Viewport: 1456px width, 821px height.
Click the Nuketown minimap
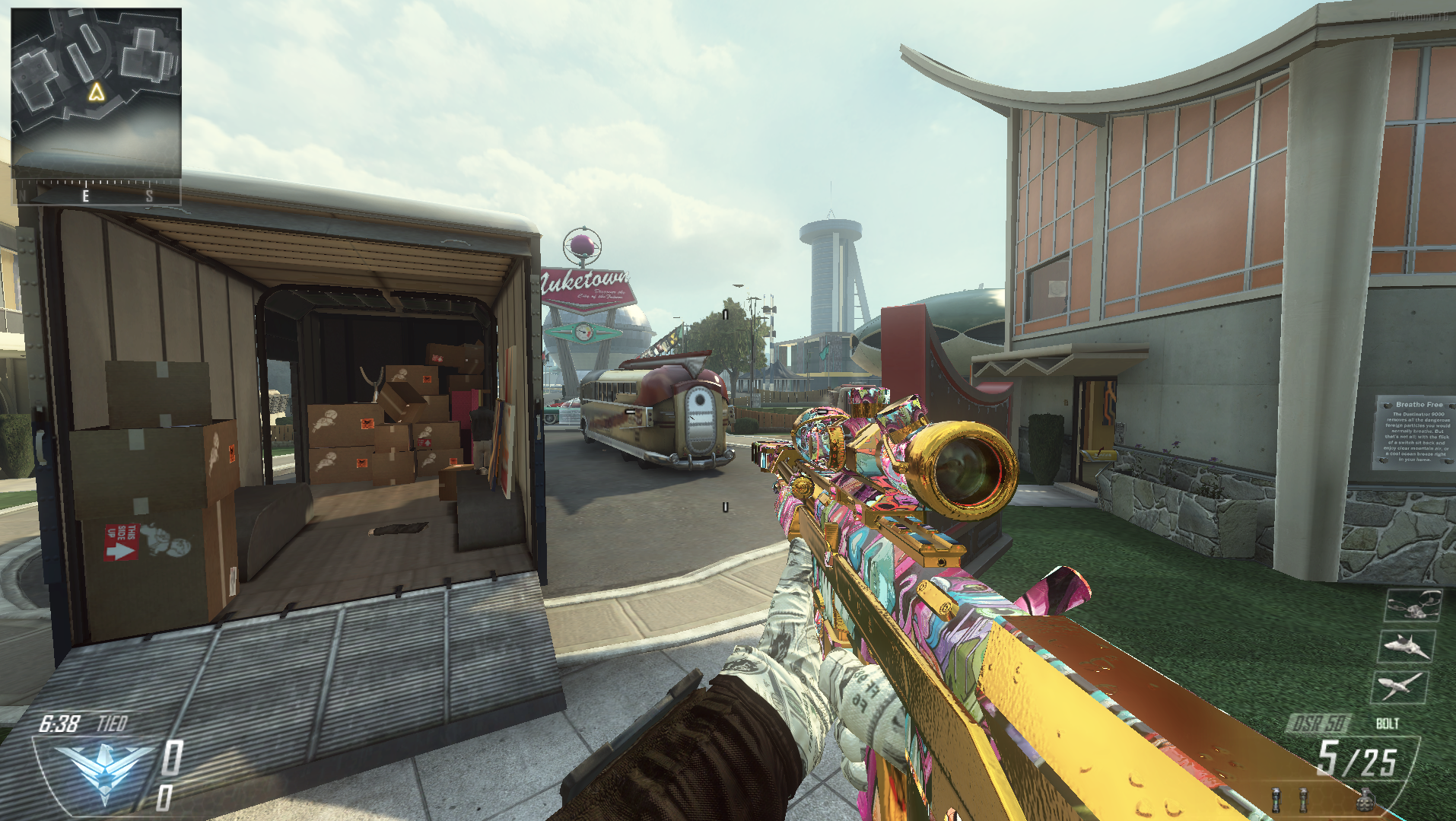pos(96,93)
